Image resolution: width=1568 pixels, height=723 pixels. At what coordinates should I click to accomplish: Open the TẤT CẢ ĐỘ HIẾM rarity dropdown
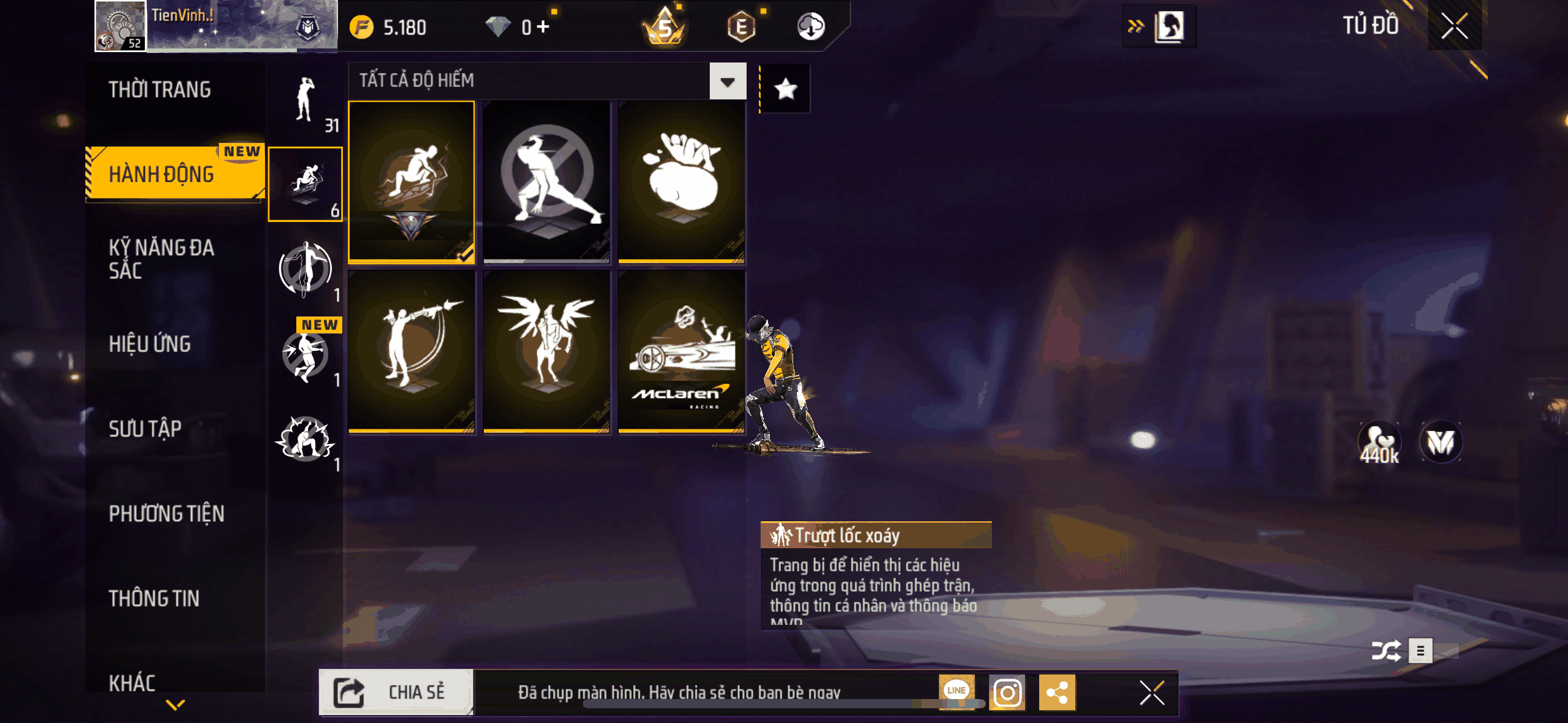click(728, 82)
